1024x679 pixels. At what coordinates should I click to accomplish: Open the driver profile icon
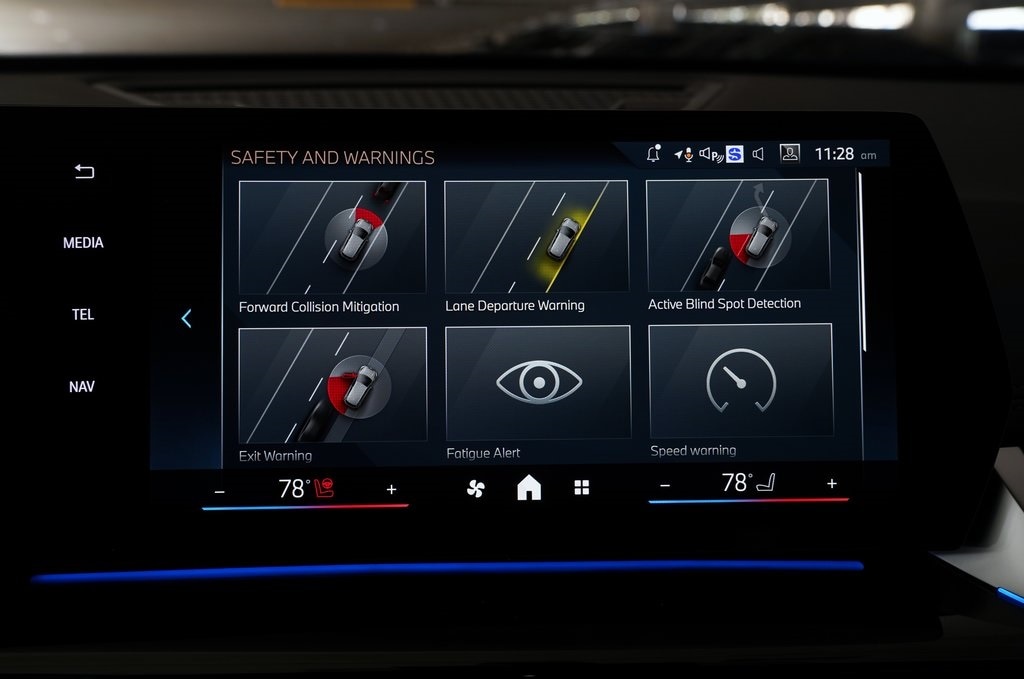[x=790, y=154]
